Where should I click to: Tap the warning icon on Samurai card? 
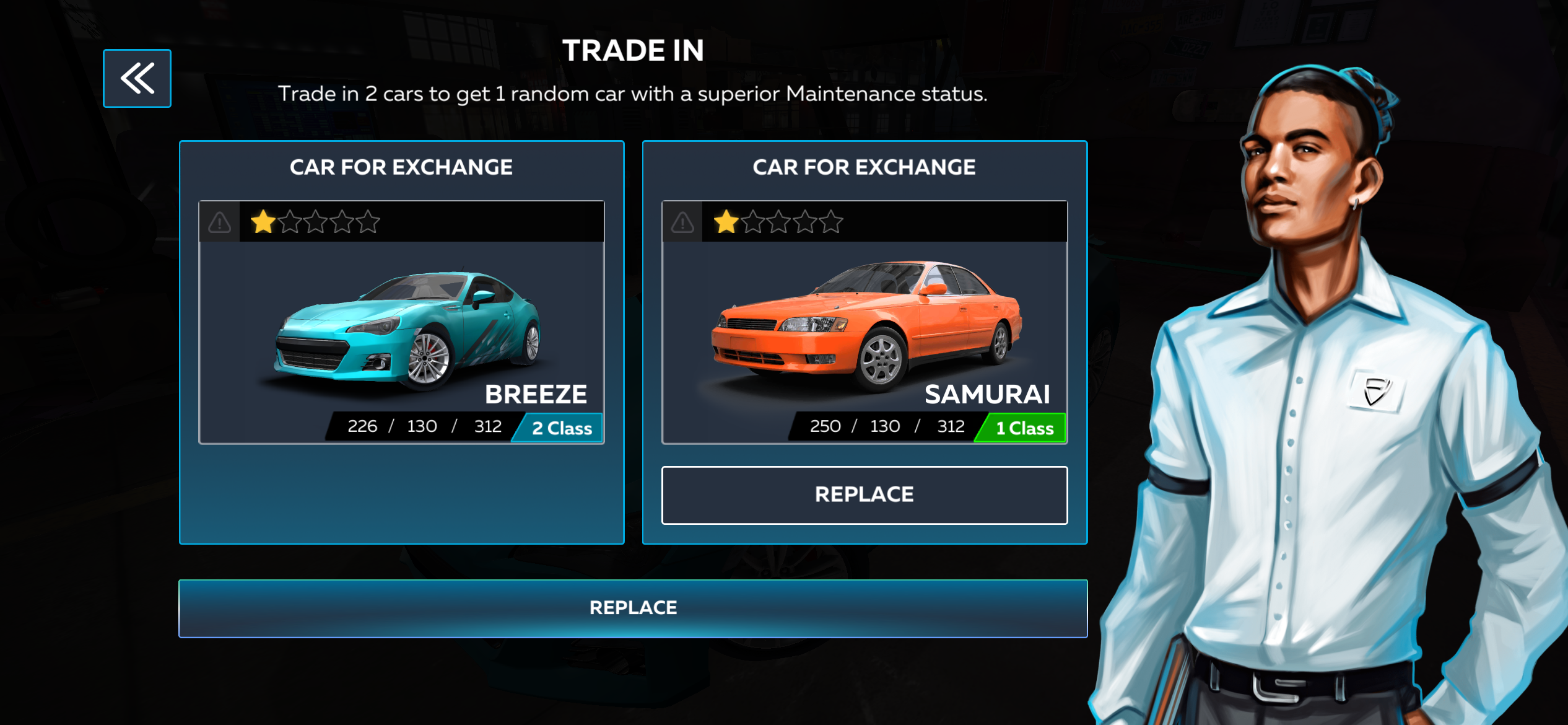683,222
